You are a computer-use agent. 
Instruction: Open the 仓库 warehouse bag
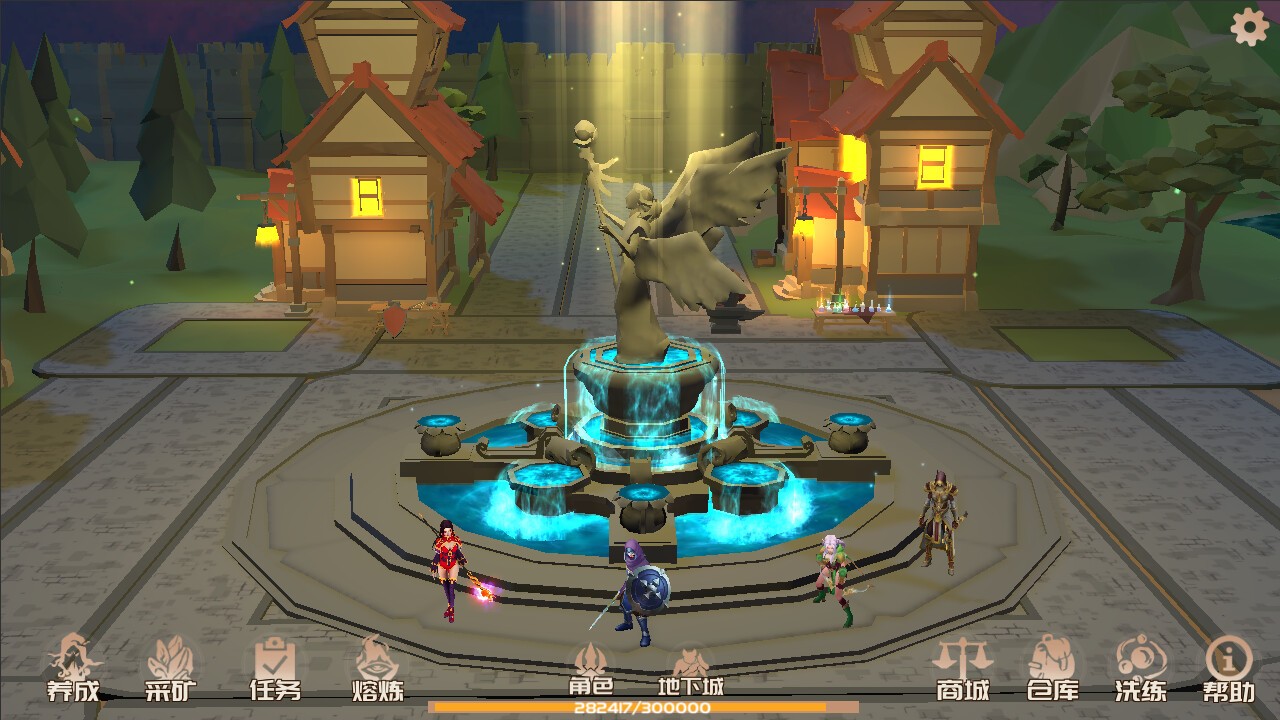(1052, 668)
